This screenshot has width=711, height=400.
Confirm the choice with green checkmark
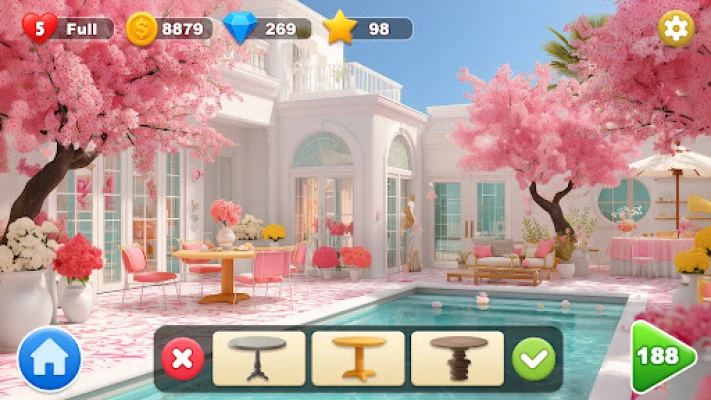[533, 358]
